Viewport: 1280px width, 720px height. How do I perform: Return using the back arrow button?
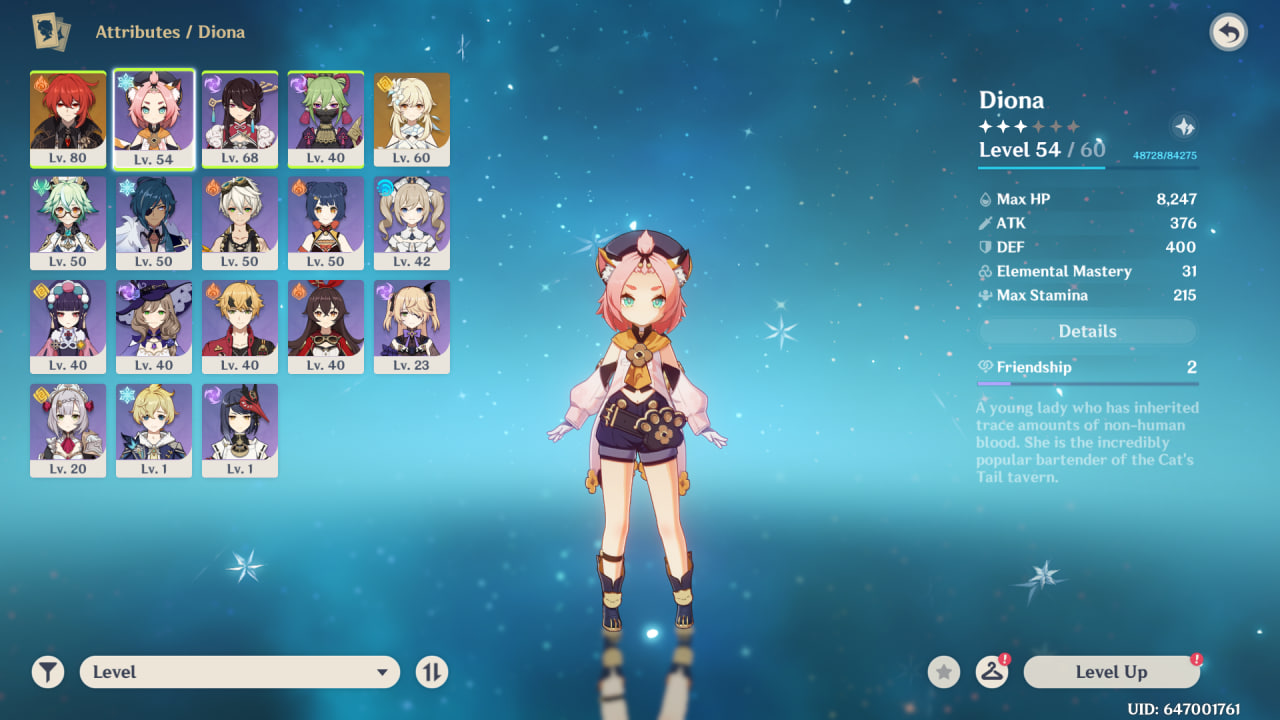click(x=1228, y=33)
